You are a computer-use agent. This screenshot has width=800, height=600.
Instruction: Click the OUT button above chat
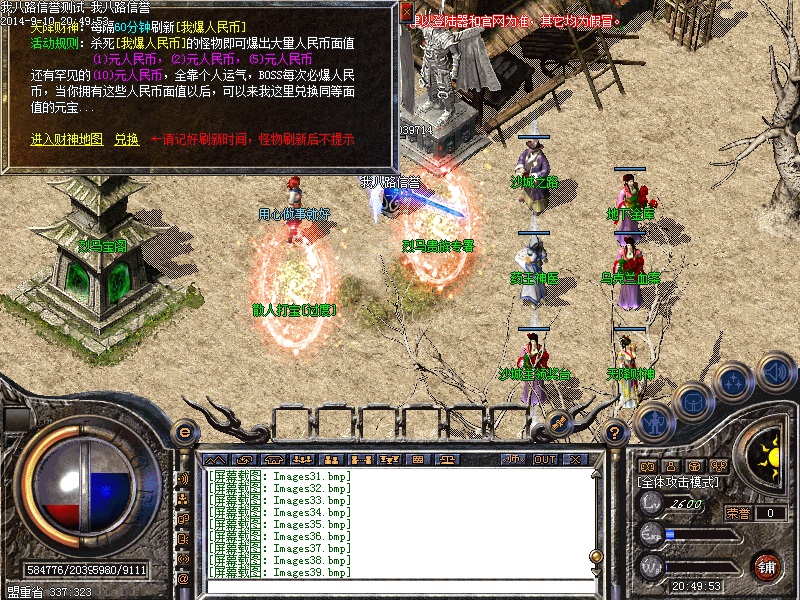coord(545,459)
